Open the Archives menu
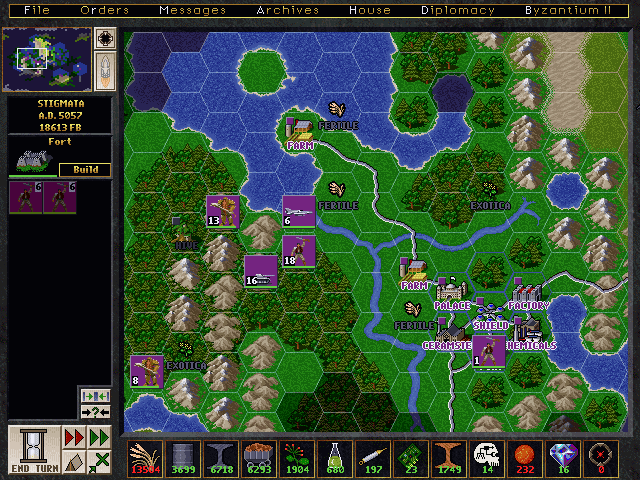The height and width of the screenshot is (480, 640). click(287, 10)
